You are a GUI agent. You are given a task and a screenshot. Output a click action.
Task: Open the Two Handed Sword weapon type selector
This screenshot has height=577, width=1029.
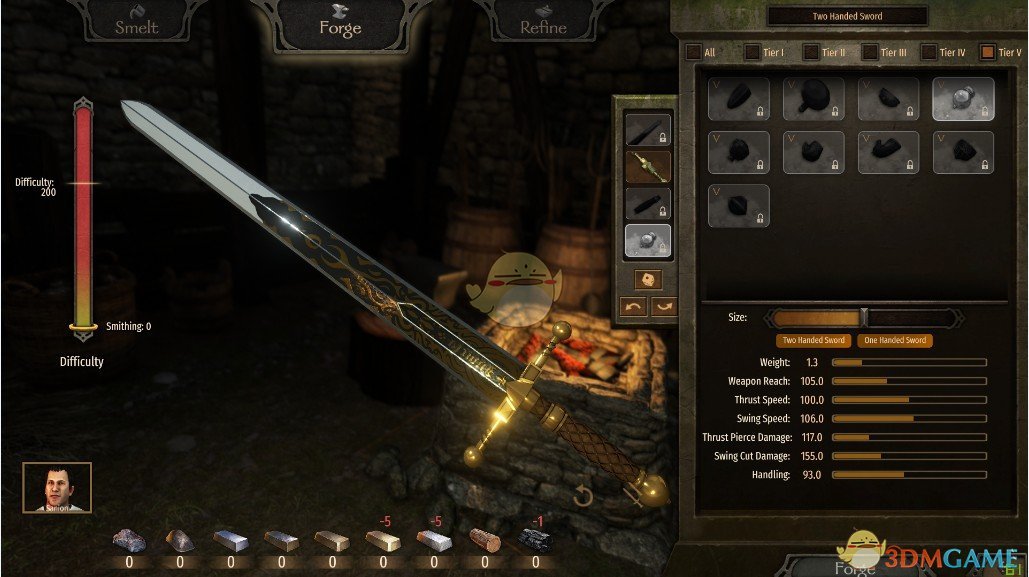pos(846,16)
